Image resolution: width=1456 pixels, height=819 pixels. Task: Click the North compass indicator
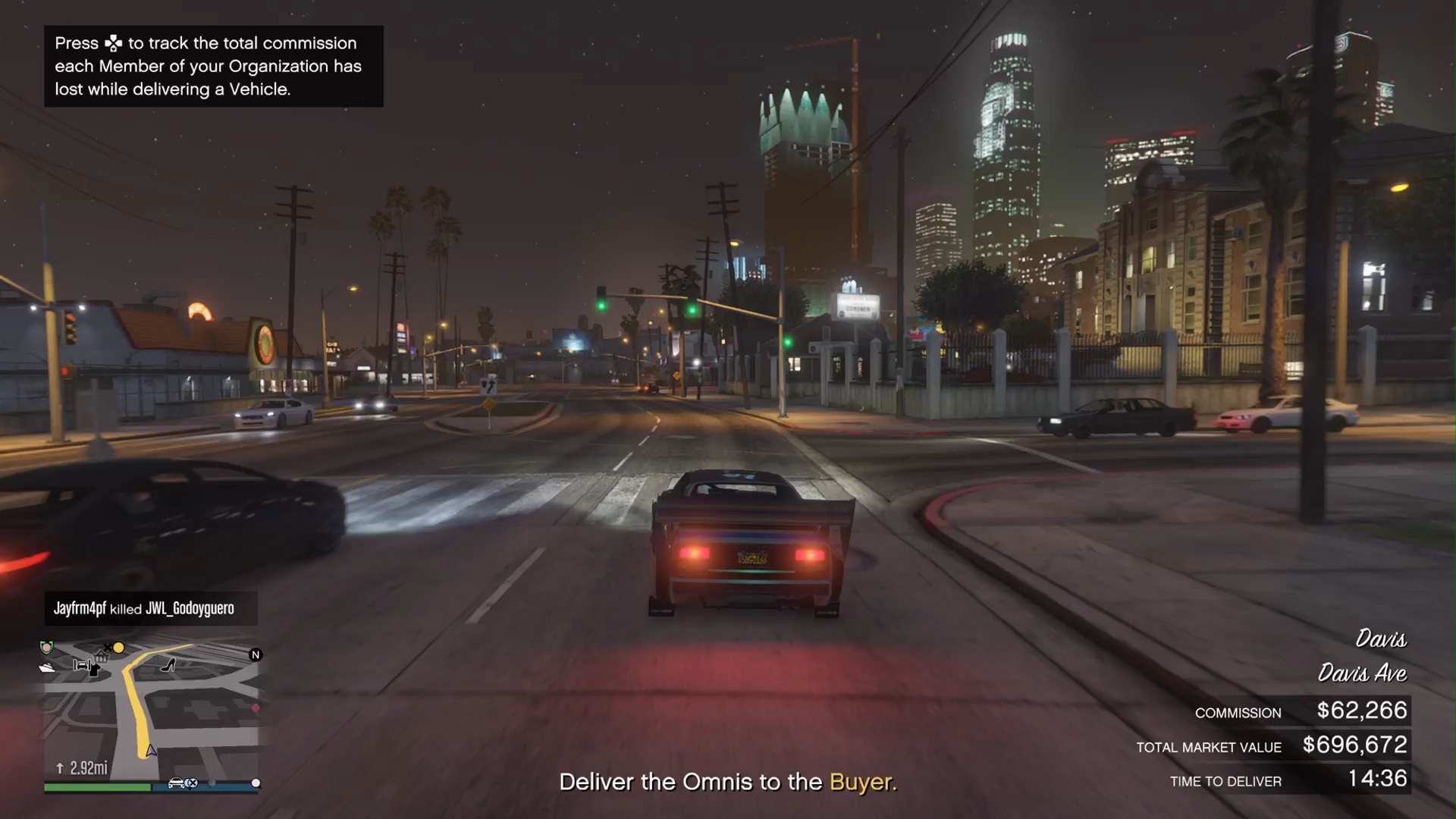coord(256,654)
